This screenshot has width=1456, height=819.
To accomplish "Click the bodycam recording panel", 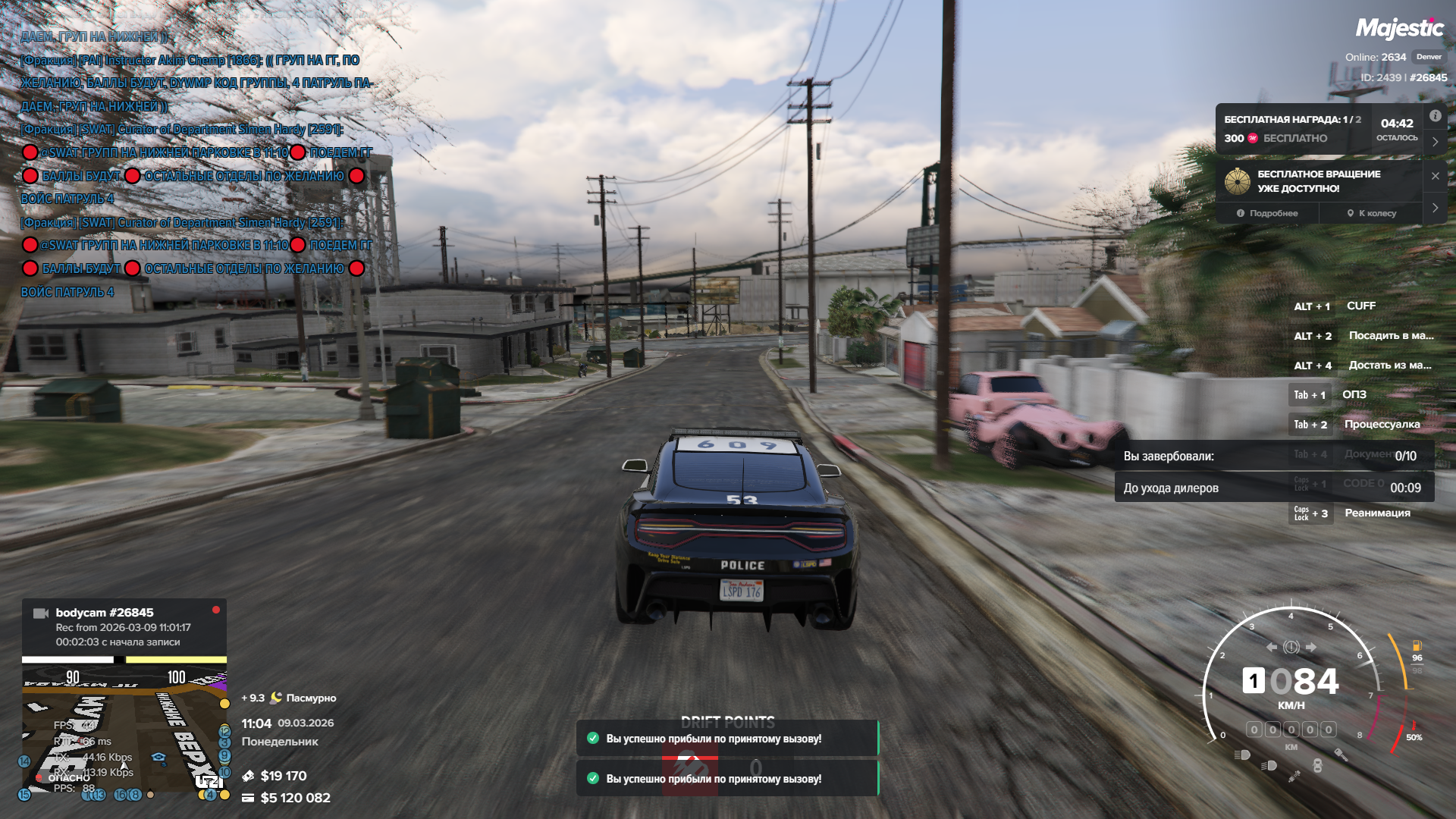I will (x=124, y=627).
